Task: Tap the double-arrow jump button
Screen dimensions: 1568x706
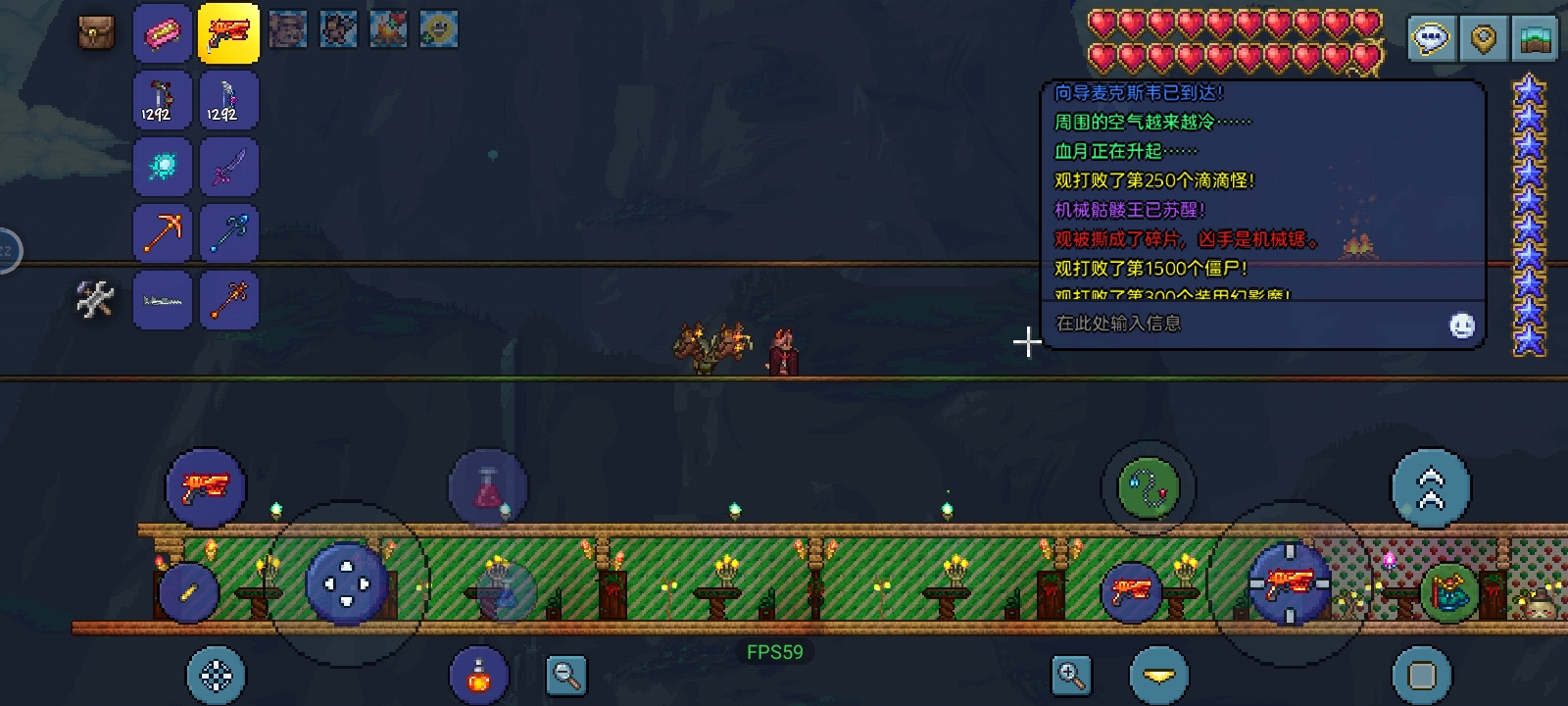Action: (1431, 488)
